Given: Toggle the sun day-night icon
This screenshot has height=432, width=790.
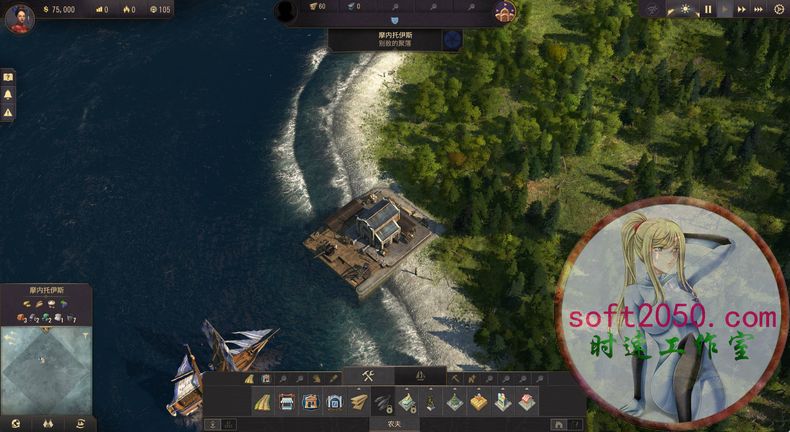Looking at the screenshot, I should coord(685,9).
